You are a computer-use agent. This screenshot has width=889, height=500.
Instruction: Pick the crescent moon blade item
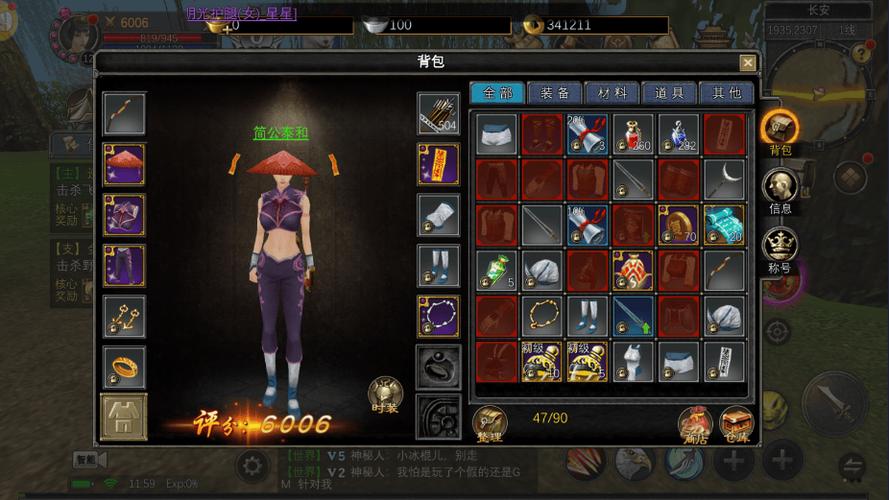(x=724, y=180)
